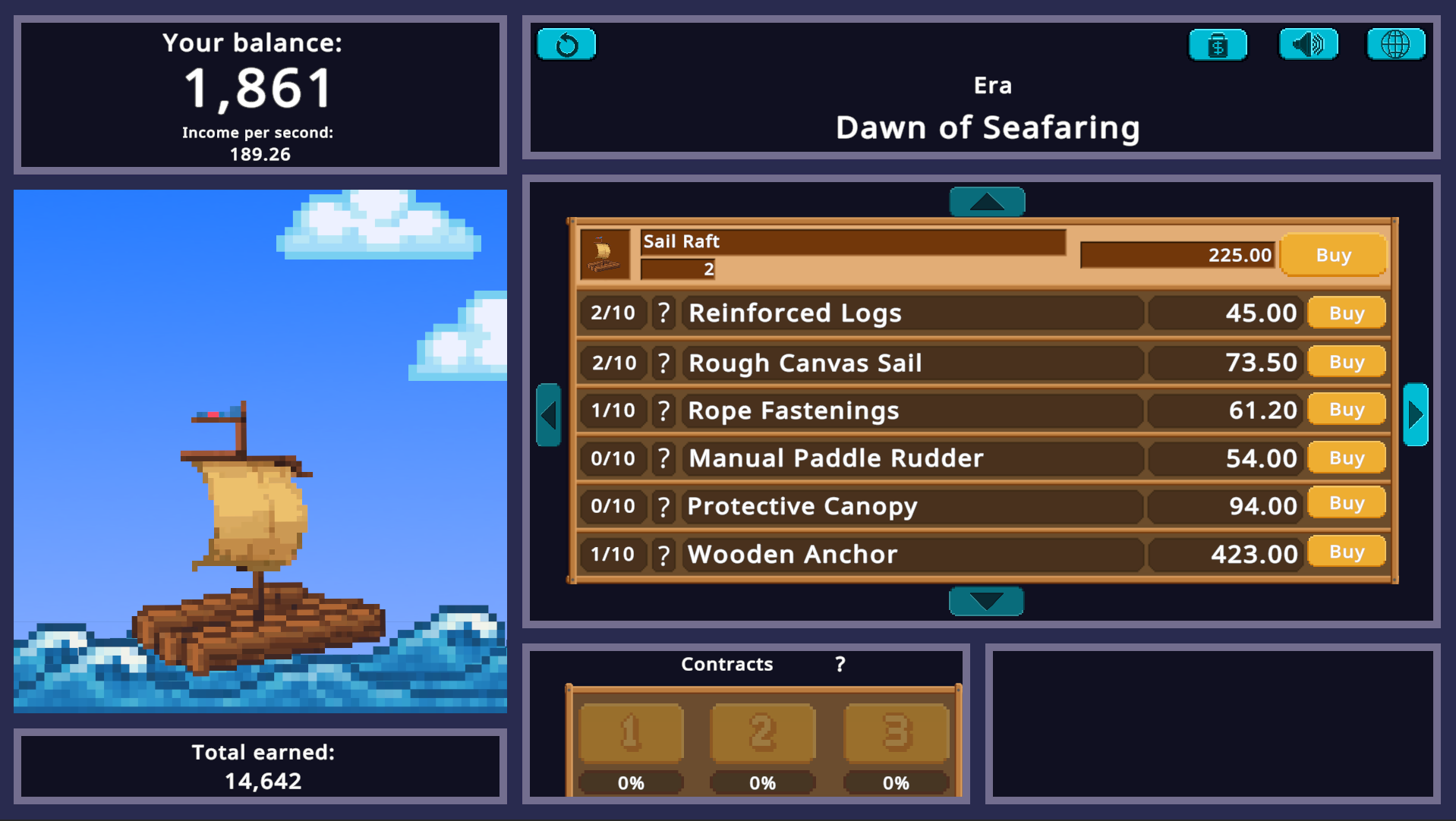
Task: Toggle the question mark on Rough Canvas Sail
Action: 664,363
